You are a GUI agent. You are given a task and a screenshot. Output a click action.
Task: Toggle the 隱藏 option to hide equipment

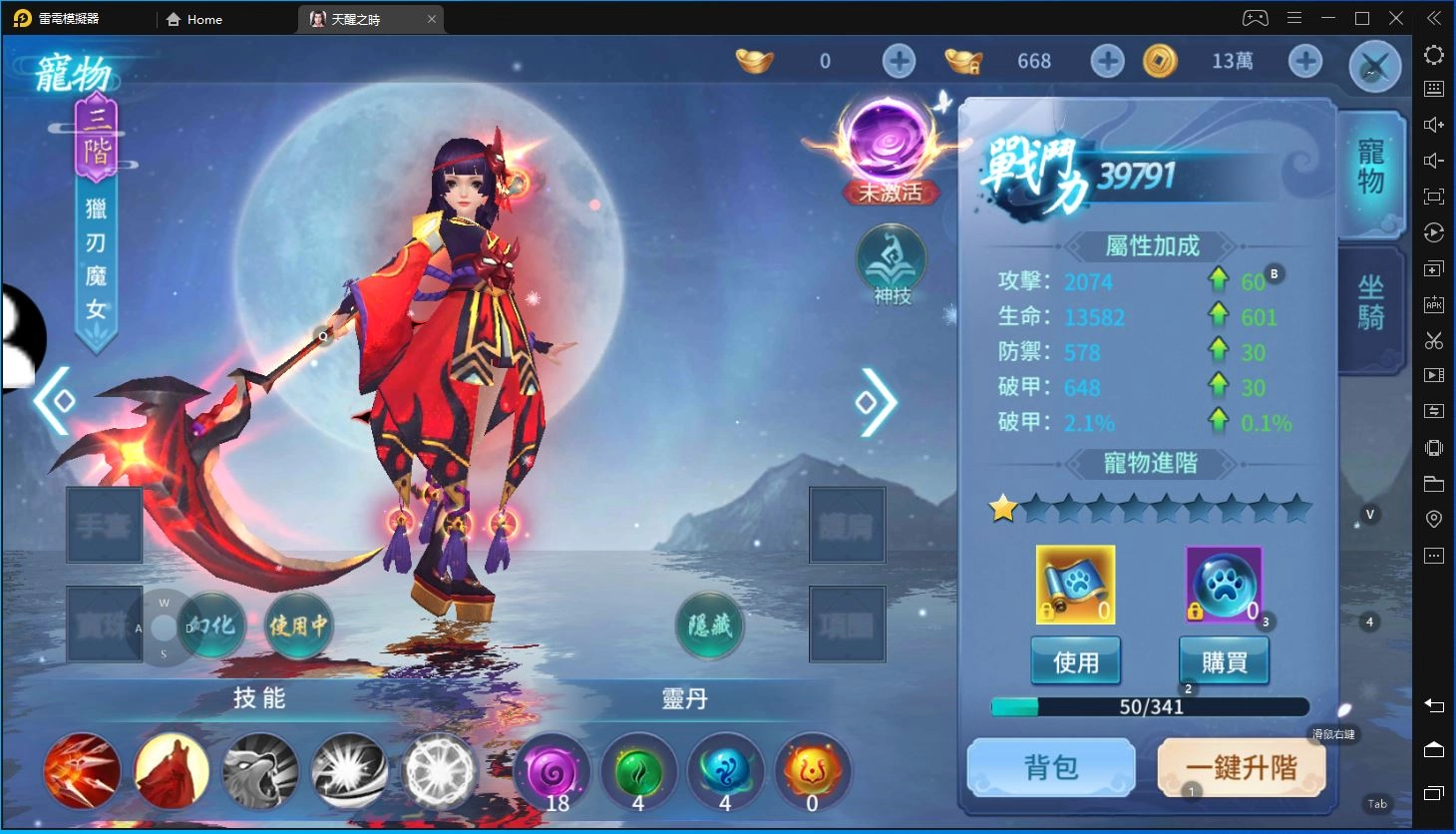[x=709, y=626]
